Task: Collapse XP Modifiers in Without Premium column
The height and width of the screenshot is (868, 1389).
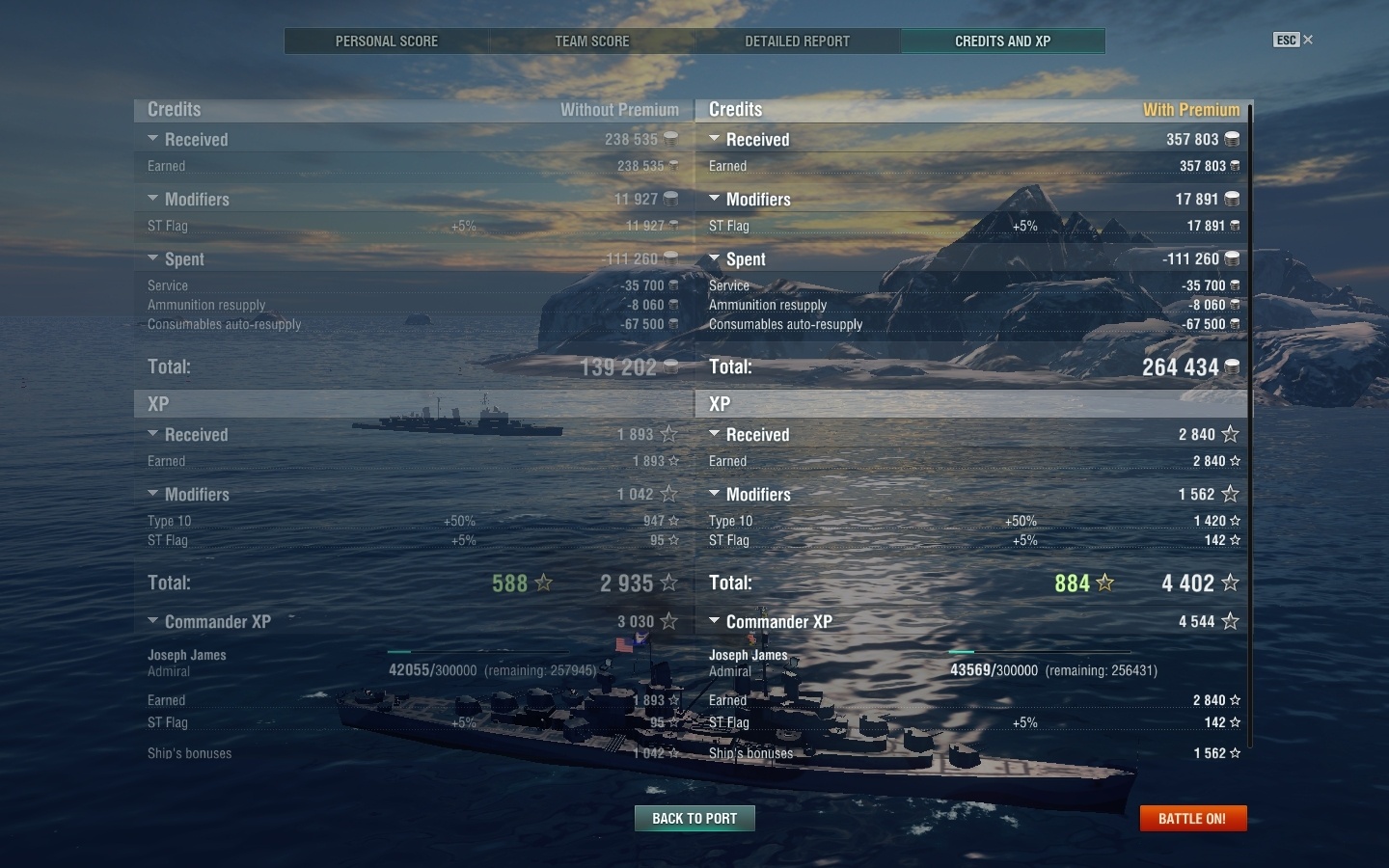Action: point(153,494)
